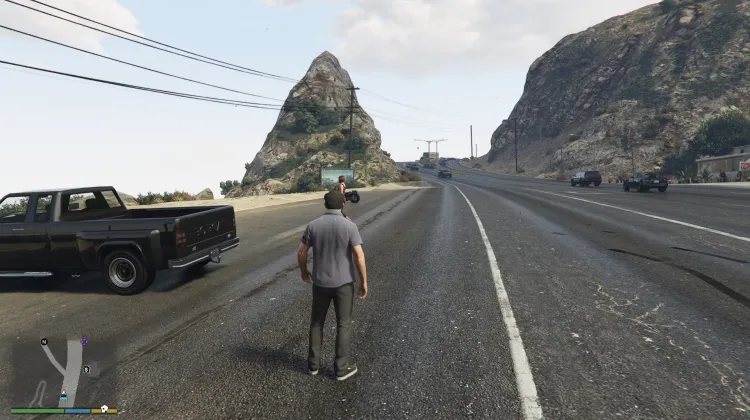Click the north compass marker on the minimap

point(44,342)
